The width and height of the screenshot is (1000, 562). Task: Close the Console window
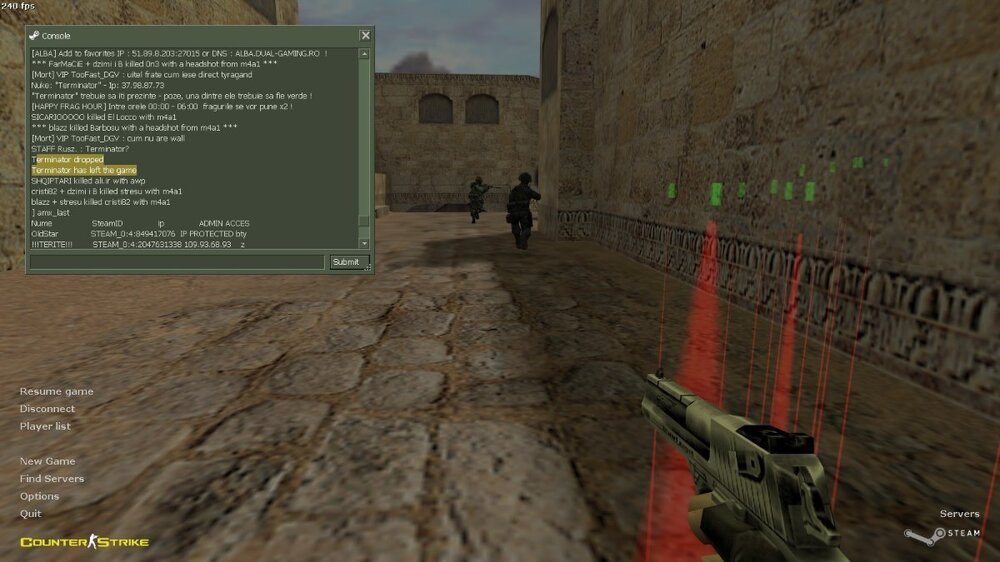coord(365,36)
